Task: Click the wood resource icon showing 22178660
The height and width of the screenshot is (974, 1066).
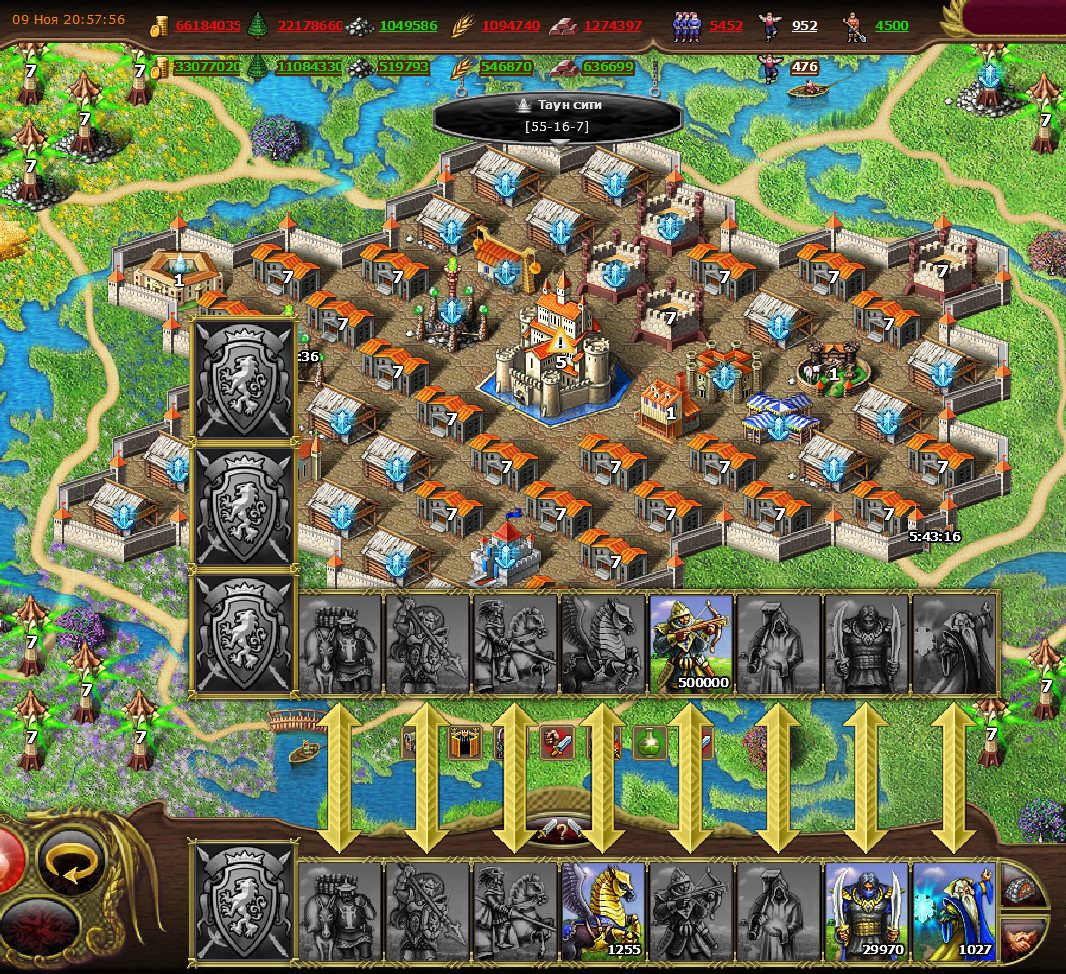Action: (x=258, y=25)
